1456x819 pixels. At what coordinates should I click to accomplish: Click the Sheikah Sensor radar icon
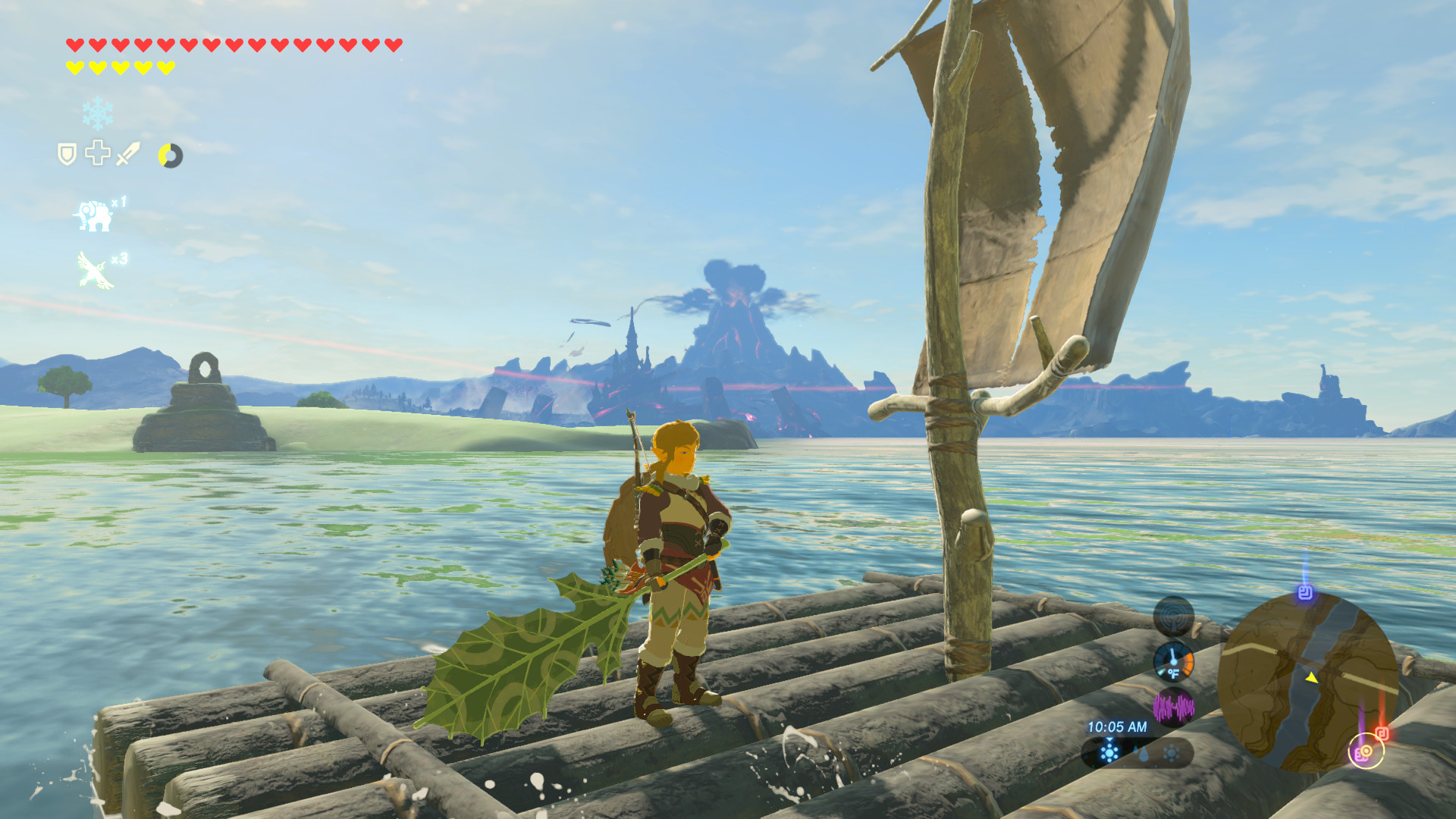point(1173,616)
